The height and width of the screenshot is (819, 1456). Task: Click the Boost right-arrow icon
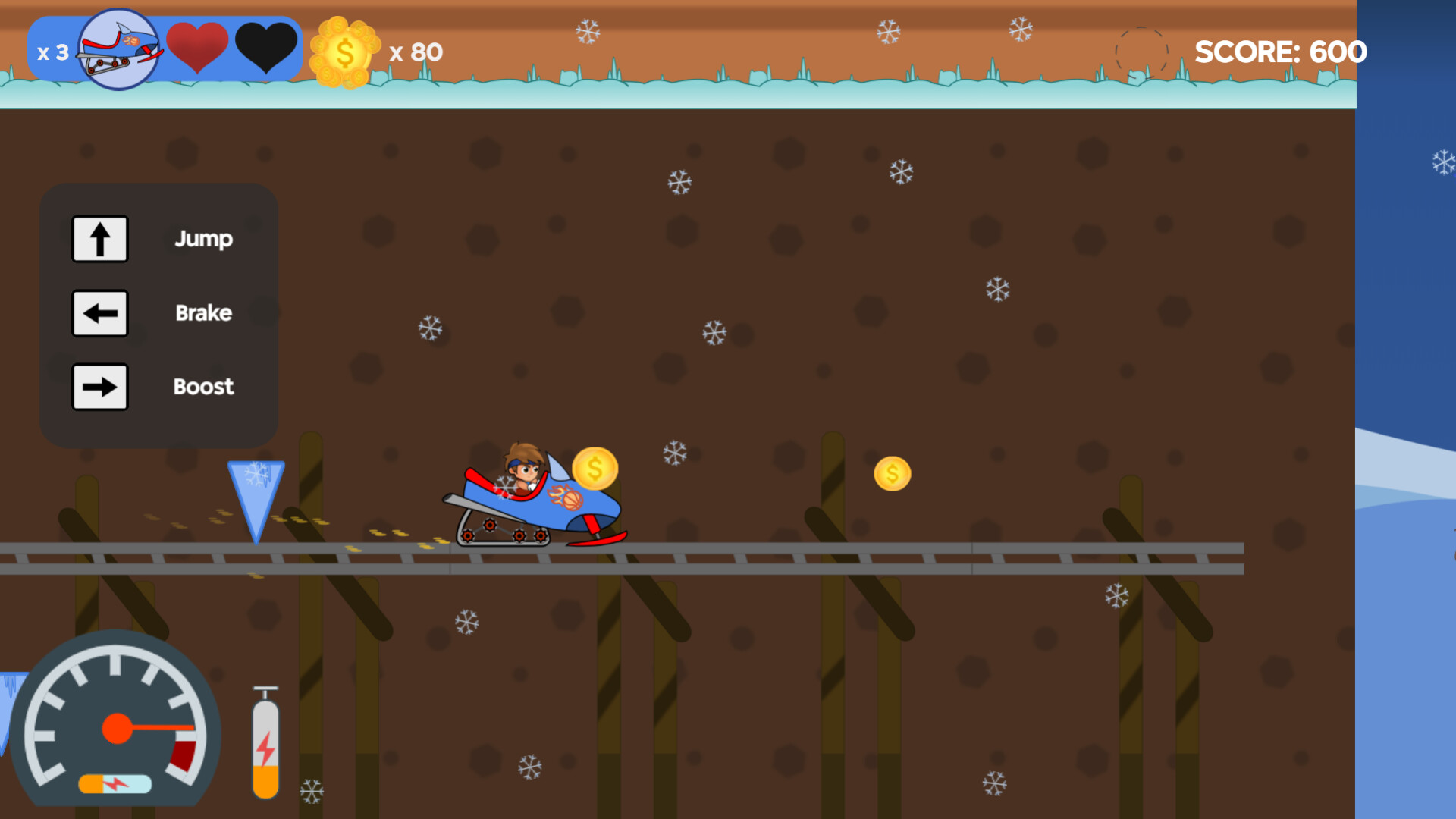[99, 387]
